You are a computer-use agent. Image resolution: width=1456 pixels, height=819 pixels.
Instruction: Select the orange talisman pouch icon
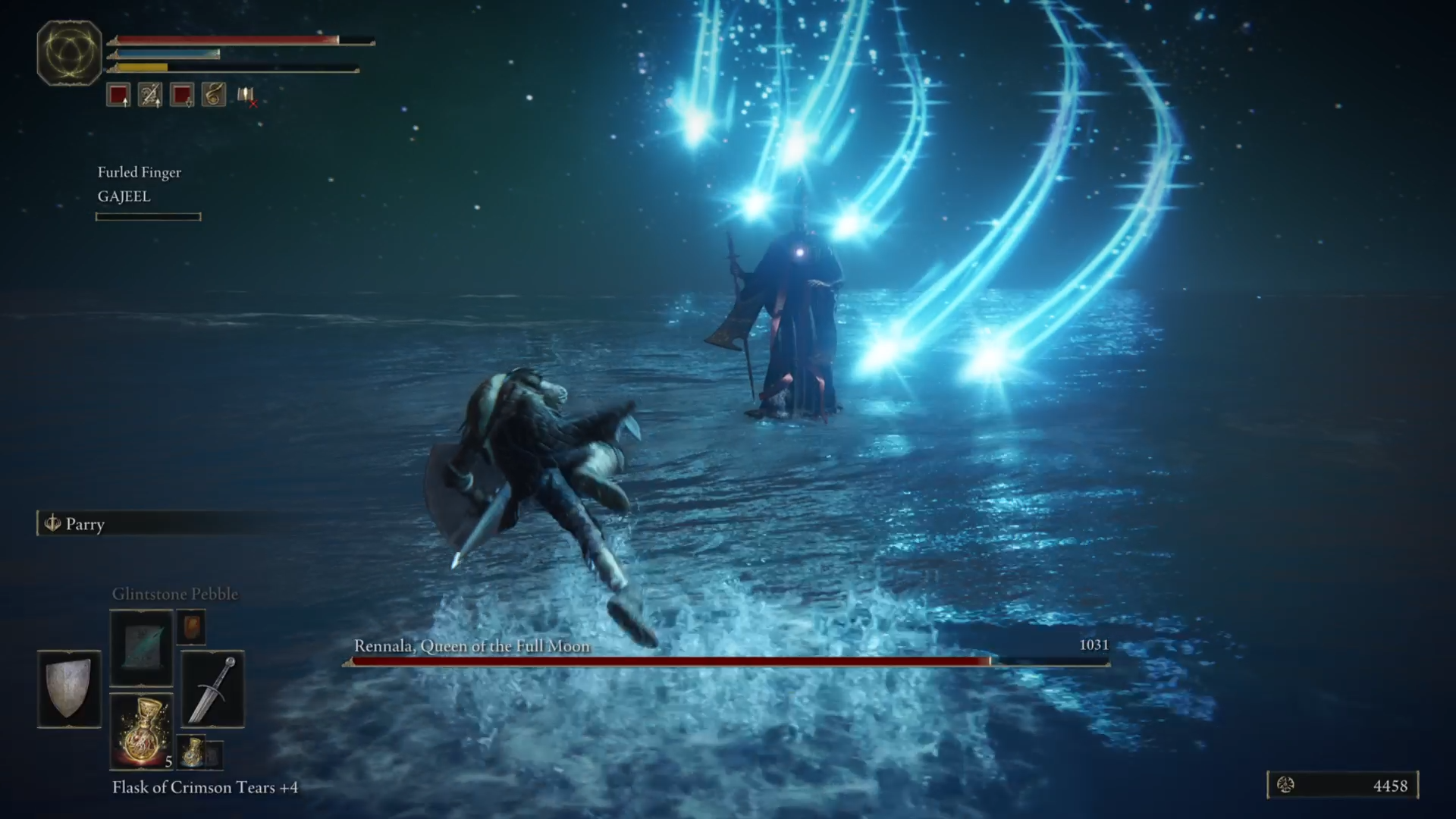pos(190,627)
